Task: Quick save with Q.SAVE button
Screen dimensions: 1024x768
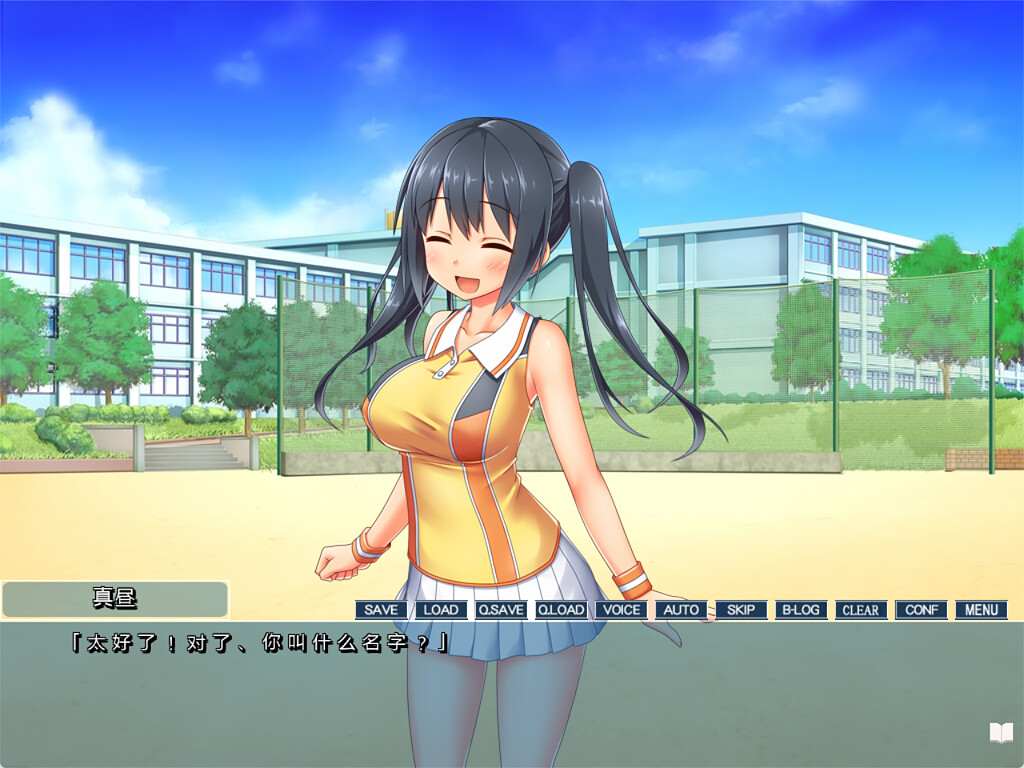Action: [501, 610]
